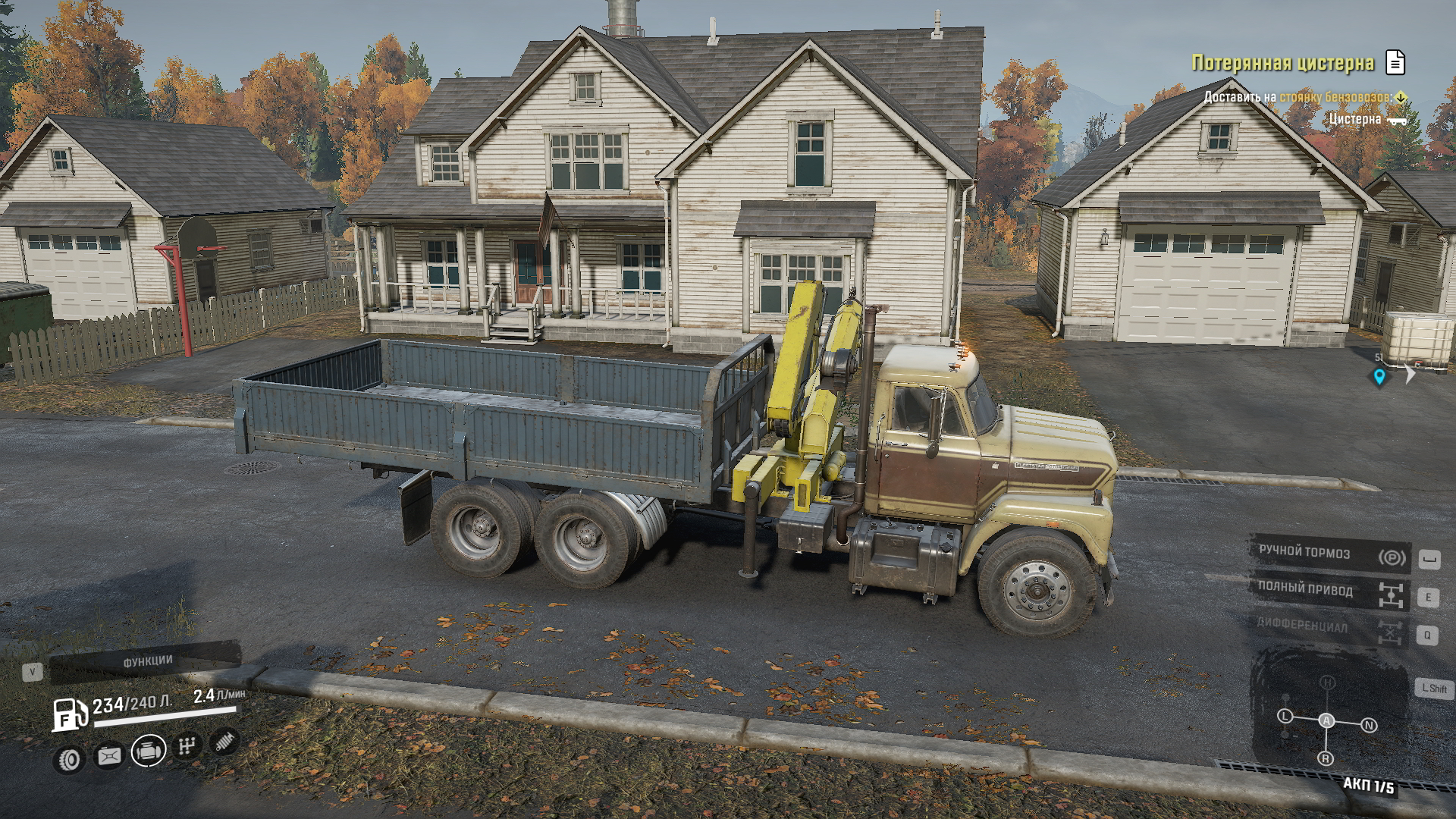Click the fuel pump gauge icon
Image resolution: width=1456 pixels, height=819 pixels.
[69, 714]
